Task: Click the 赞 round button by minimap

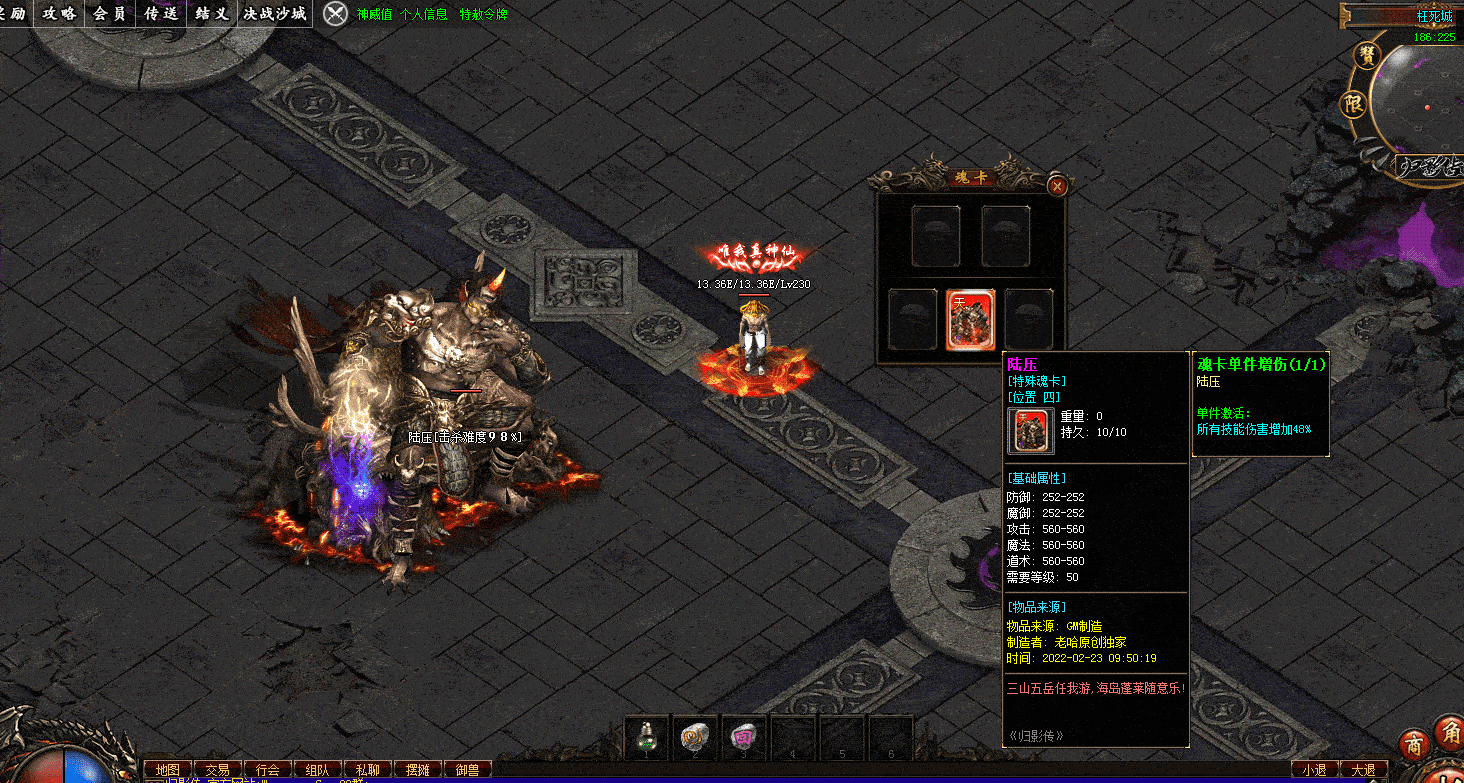Action: 1363,56
